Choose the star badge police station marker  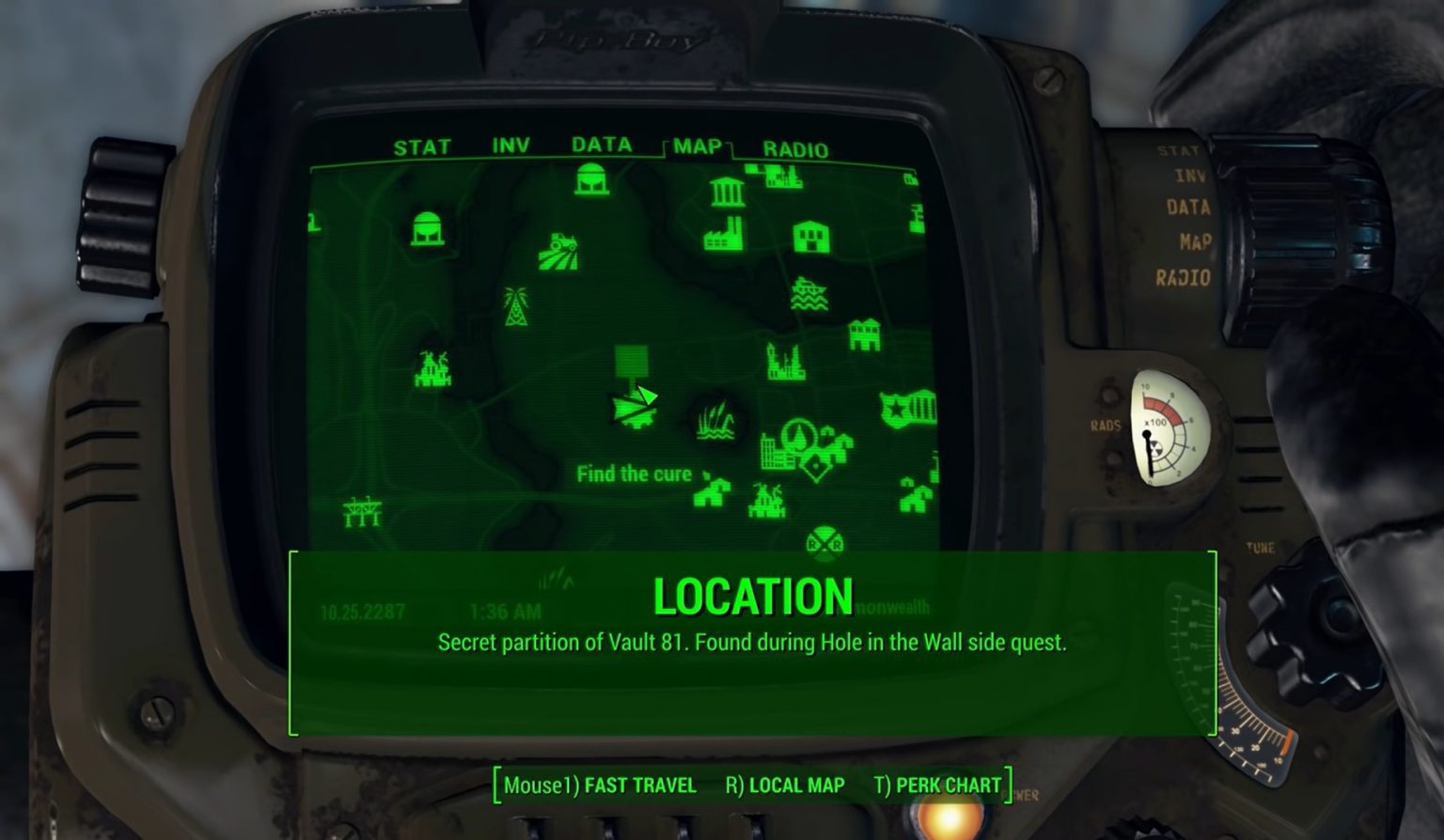click(x=908, y=409)
